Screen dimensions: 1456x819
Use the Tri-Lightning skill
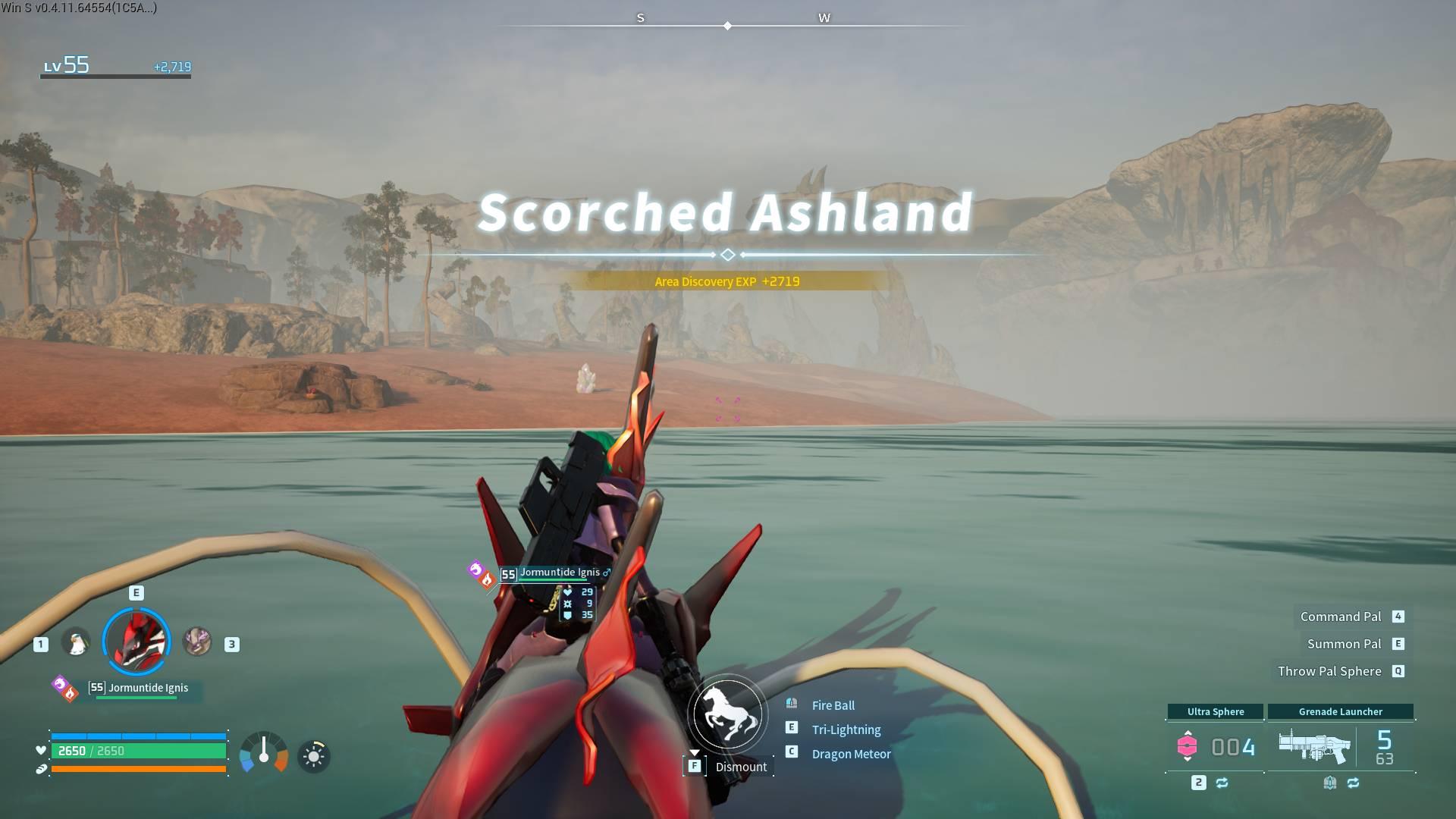coord(846,730)
